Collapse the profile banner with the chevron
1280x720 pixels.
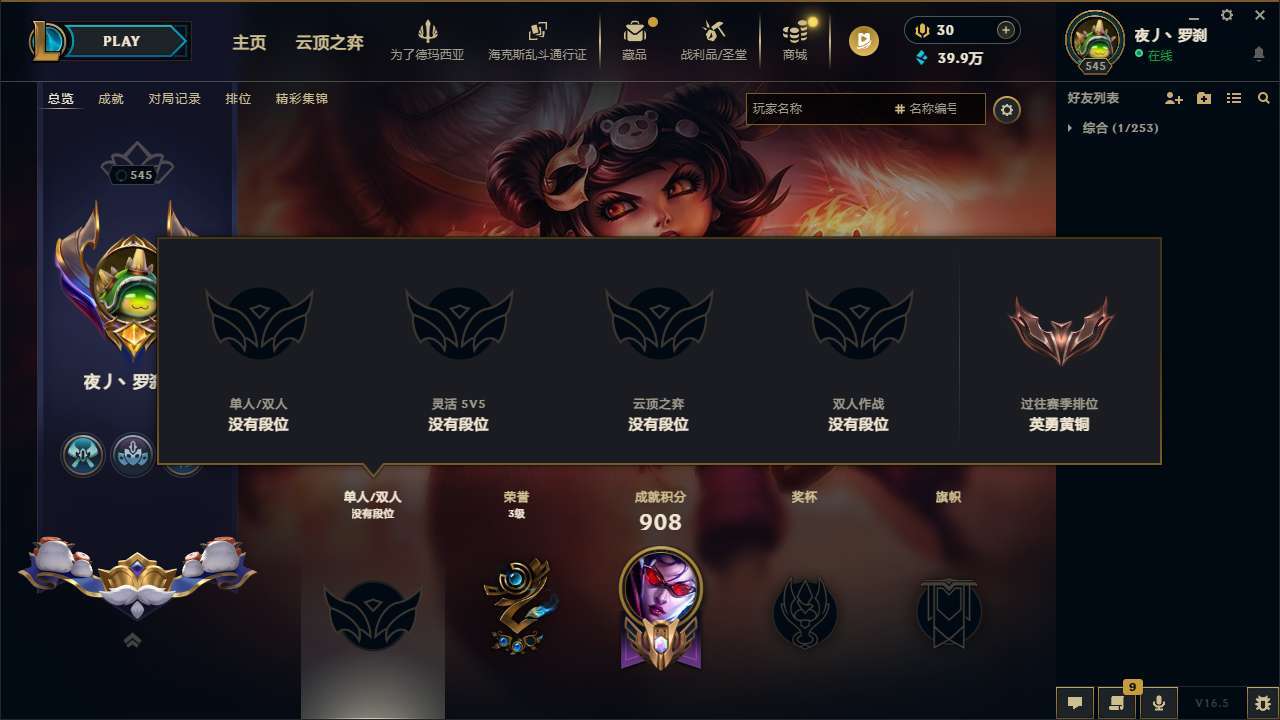(133, 640)
